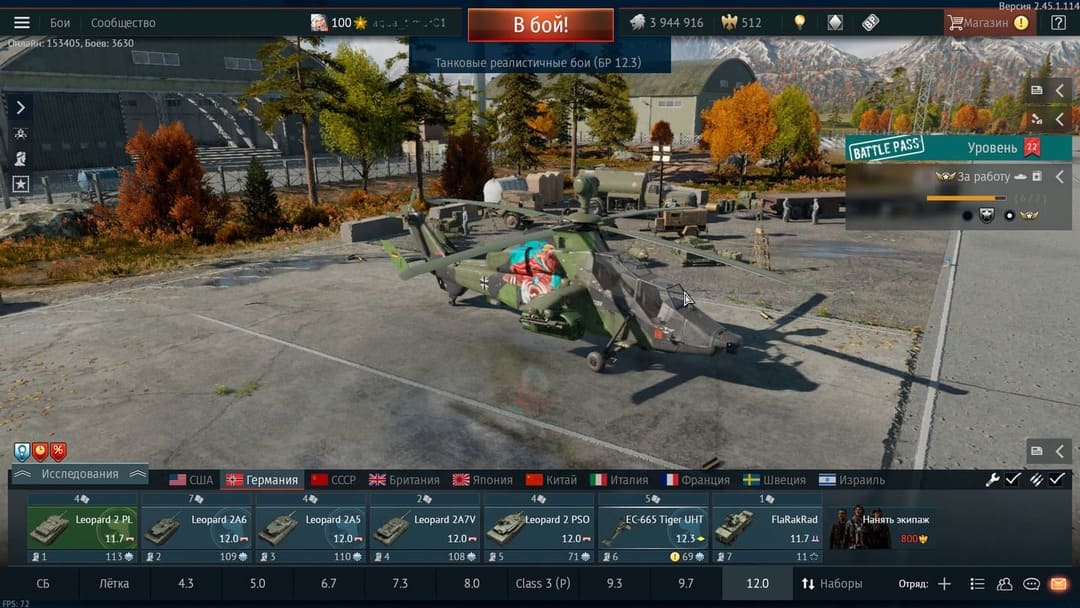Open the Наборы presets list
The width and height of the screenshot is (1080, 608).
(832, 583)
